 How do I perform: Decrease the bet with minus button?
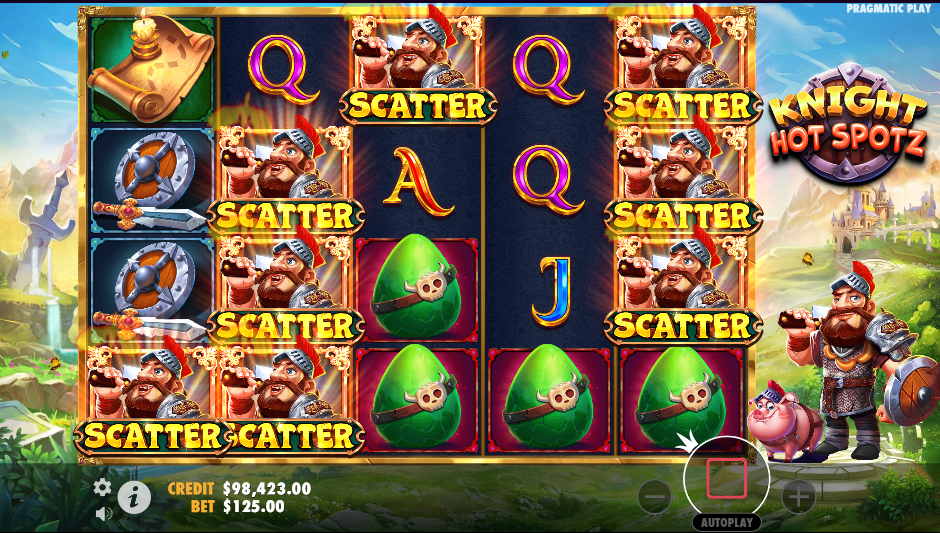click(655, 495)
